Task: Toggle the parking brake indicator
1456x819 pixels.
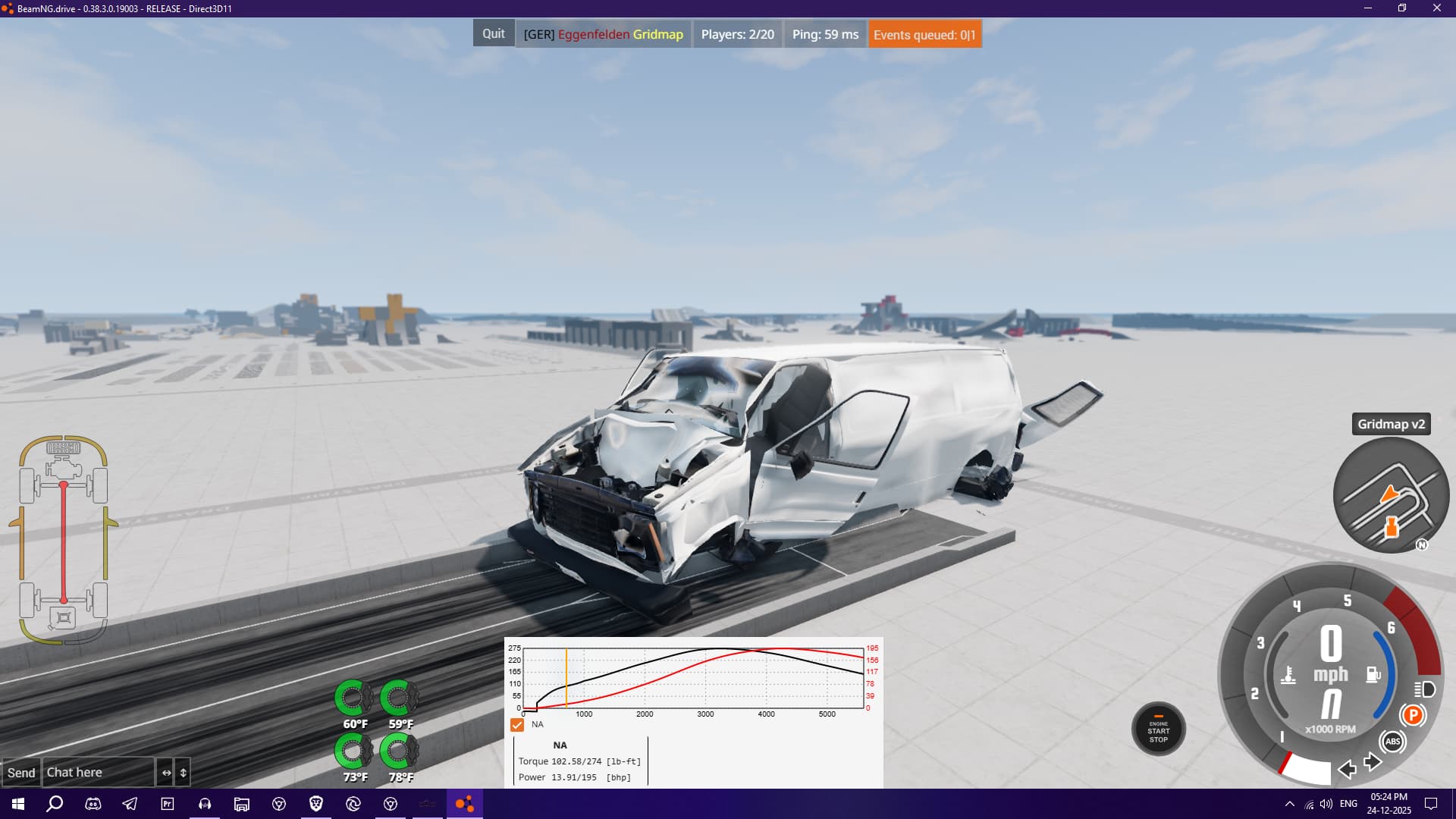Action: [1413, 715]
